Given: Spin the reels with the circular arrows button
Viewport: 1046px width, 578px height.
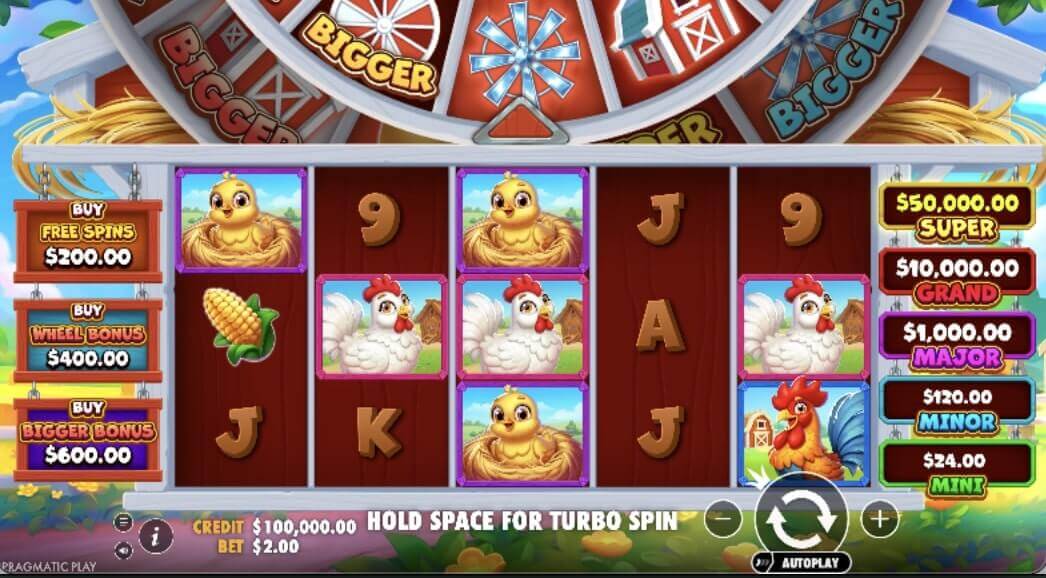Looking at the screenshot, I should coord(801,517).
